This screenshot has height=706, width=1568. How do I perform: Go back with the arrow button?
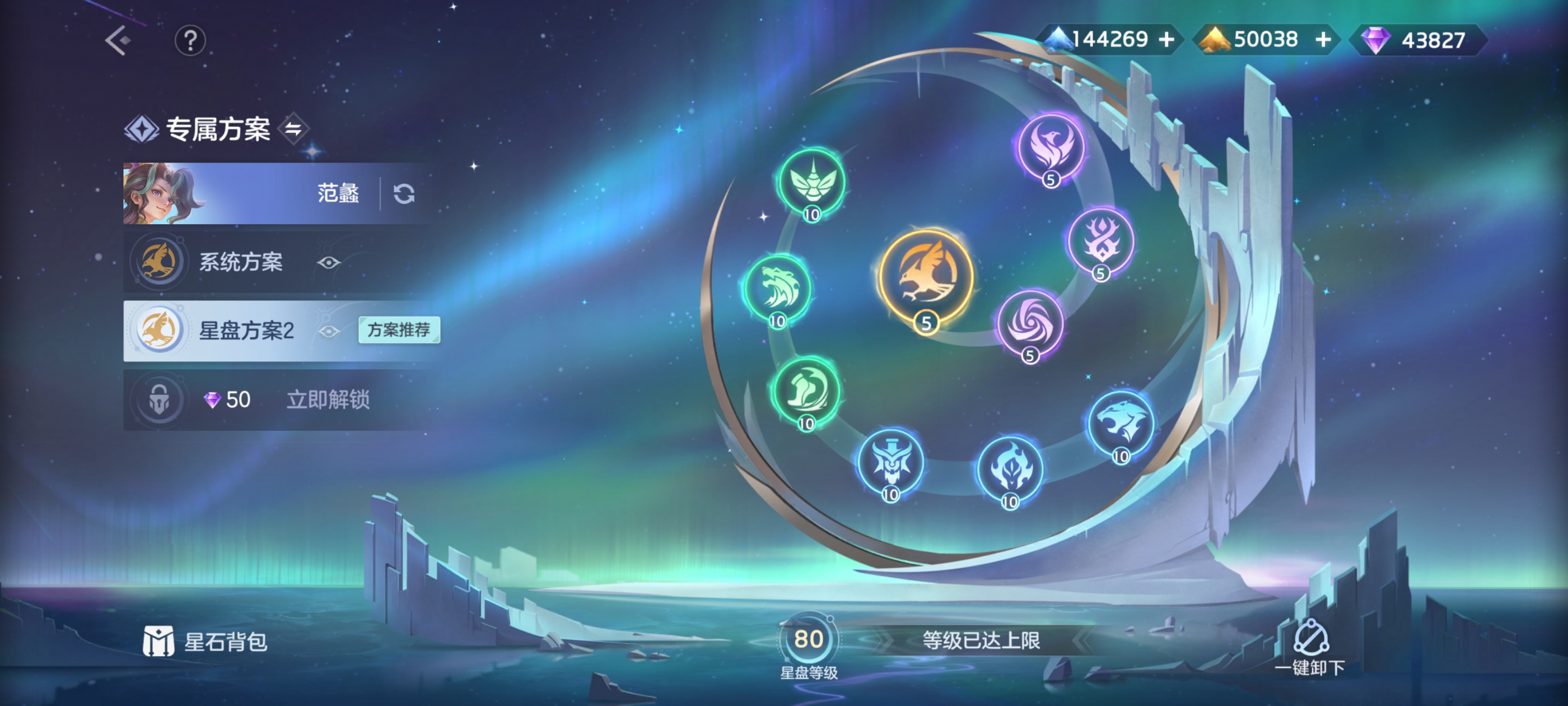tap(118, 40)
